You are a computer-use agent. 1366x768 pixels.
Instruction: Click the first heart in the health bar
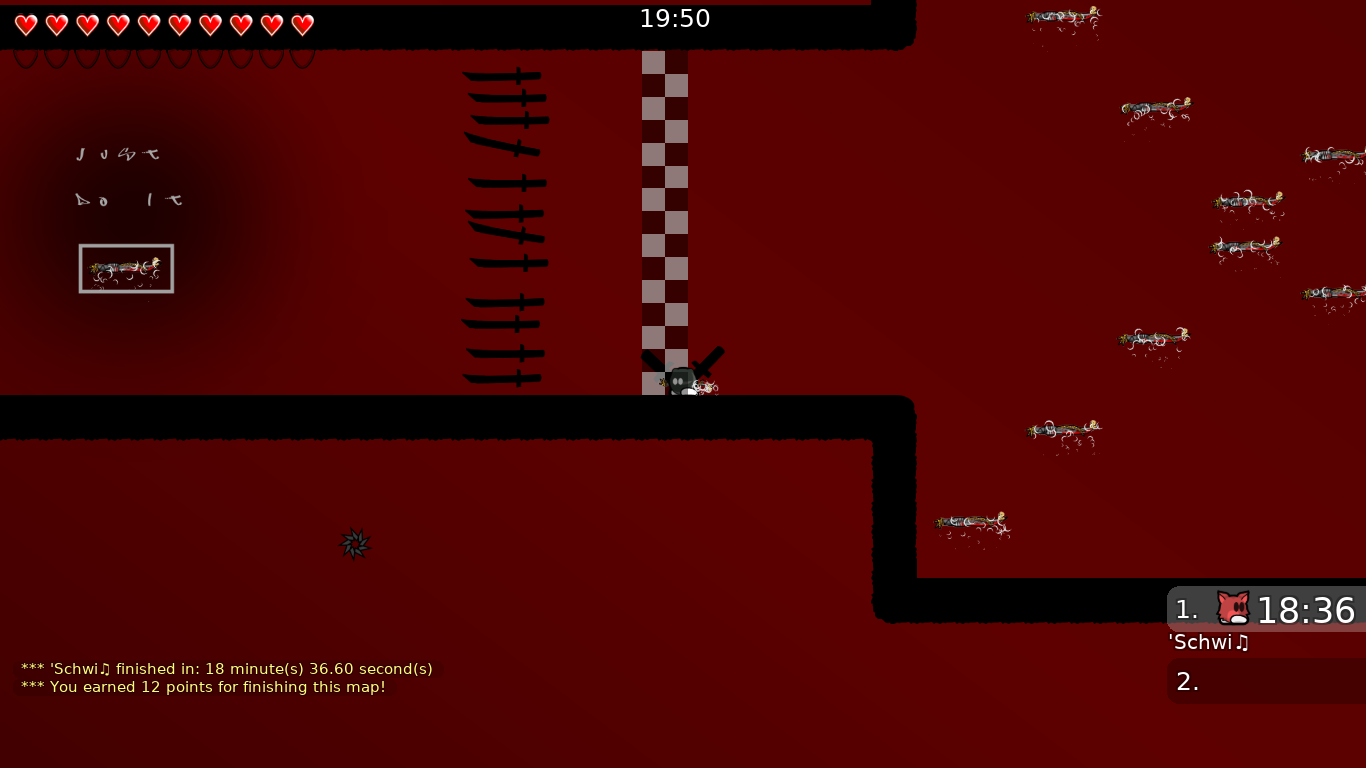pos(26,25)
